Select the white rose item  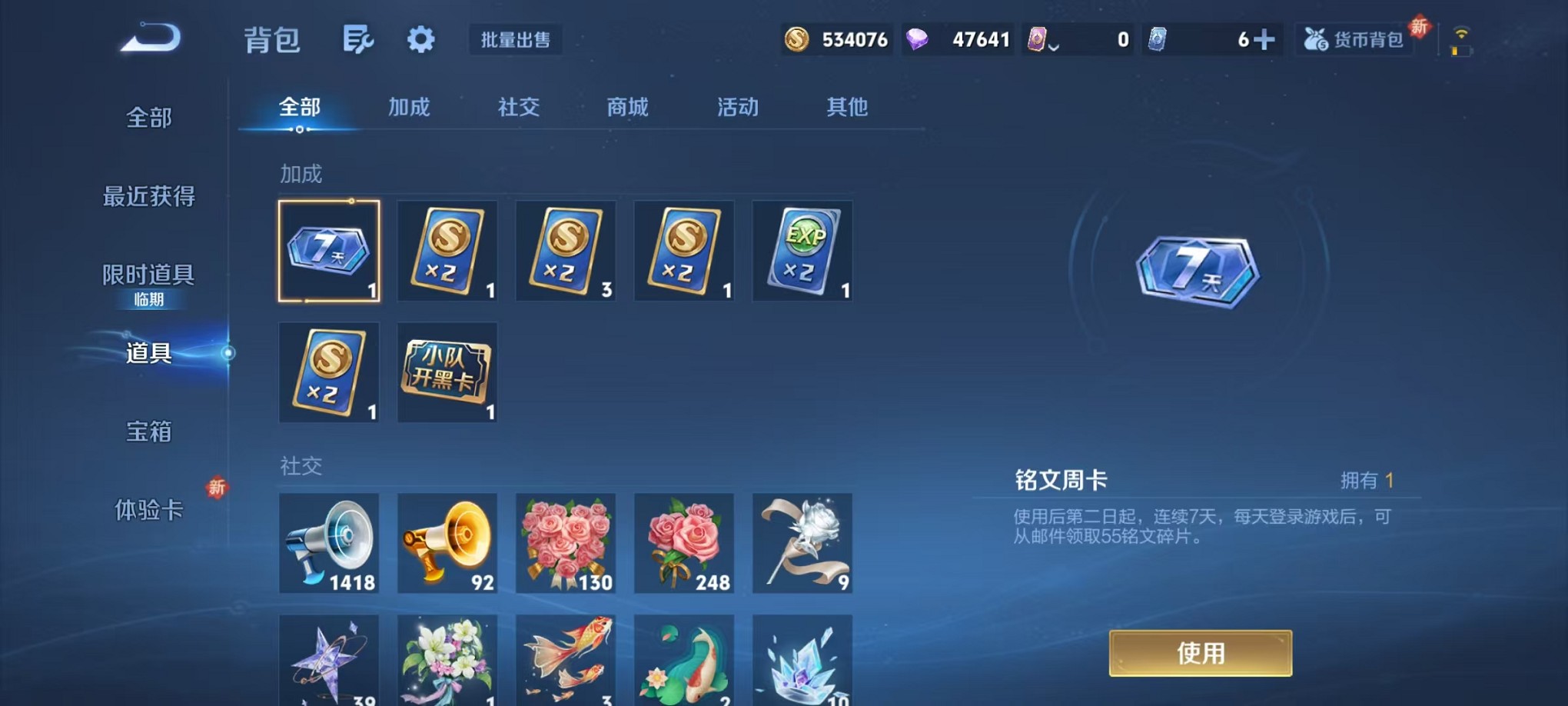[802, 544]
